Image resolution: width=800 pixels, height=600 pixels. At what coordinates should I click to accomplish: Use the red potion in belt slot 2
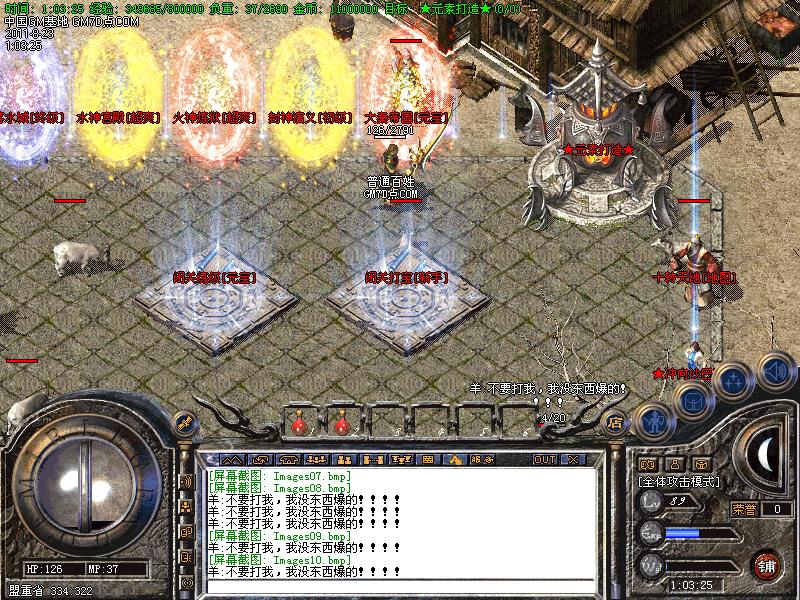tap(342, 425)
